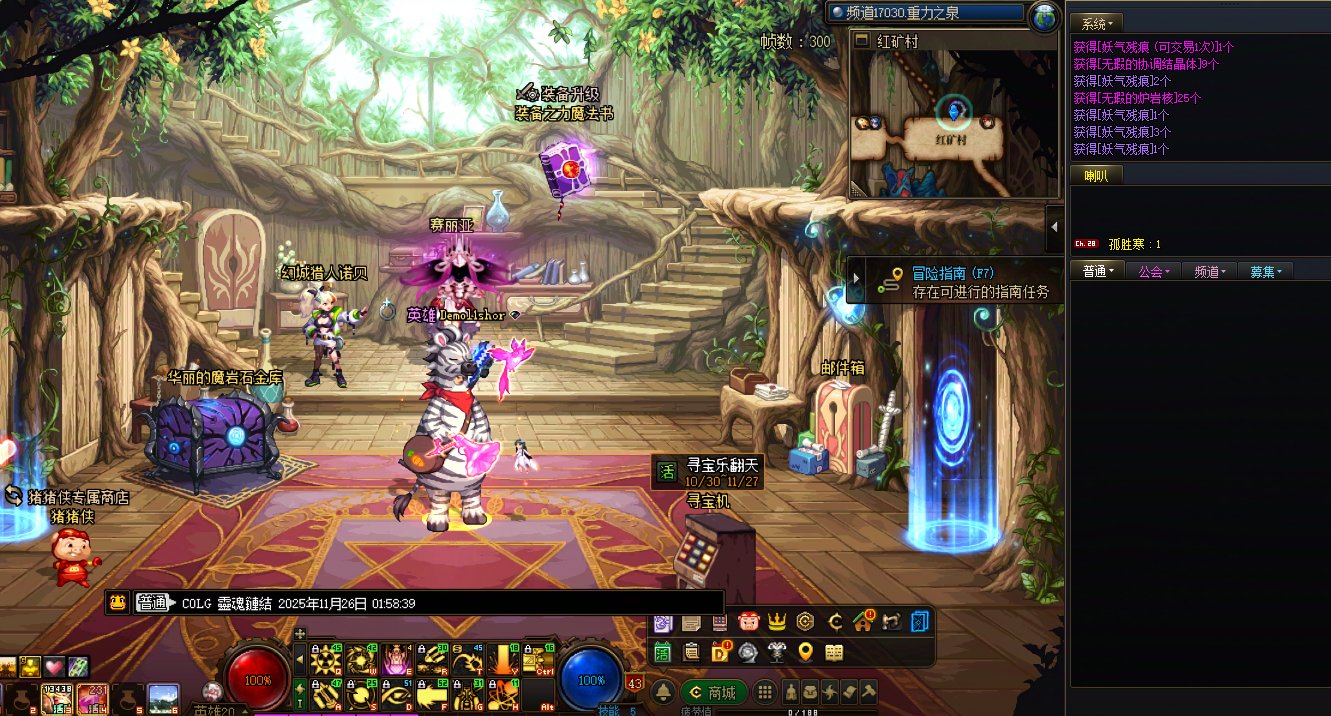Open the 系统 system message dropdown
Viewport: 1331px width, 716px height.
(x=1097, y=22)
